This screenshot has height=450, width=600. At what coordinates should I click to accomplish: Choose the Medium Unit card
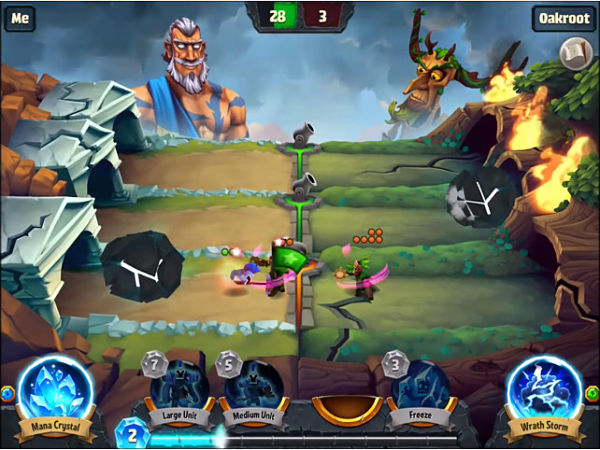click(251, 385)
